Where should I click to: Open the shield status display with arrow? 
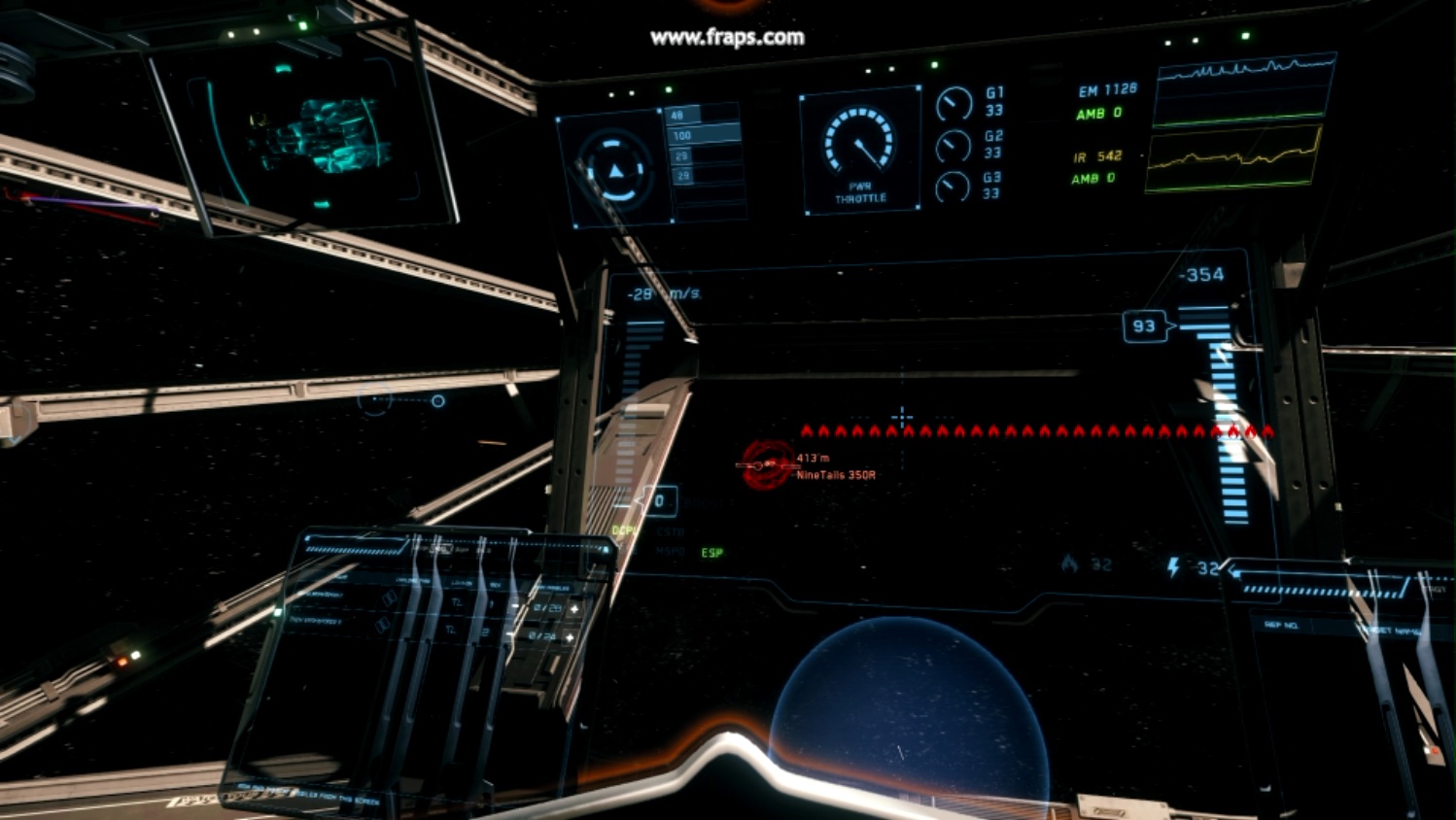tap(615, 169)
